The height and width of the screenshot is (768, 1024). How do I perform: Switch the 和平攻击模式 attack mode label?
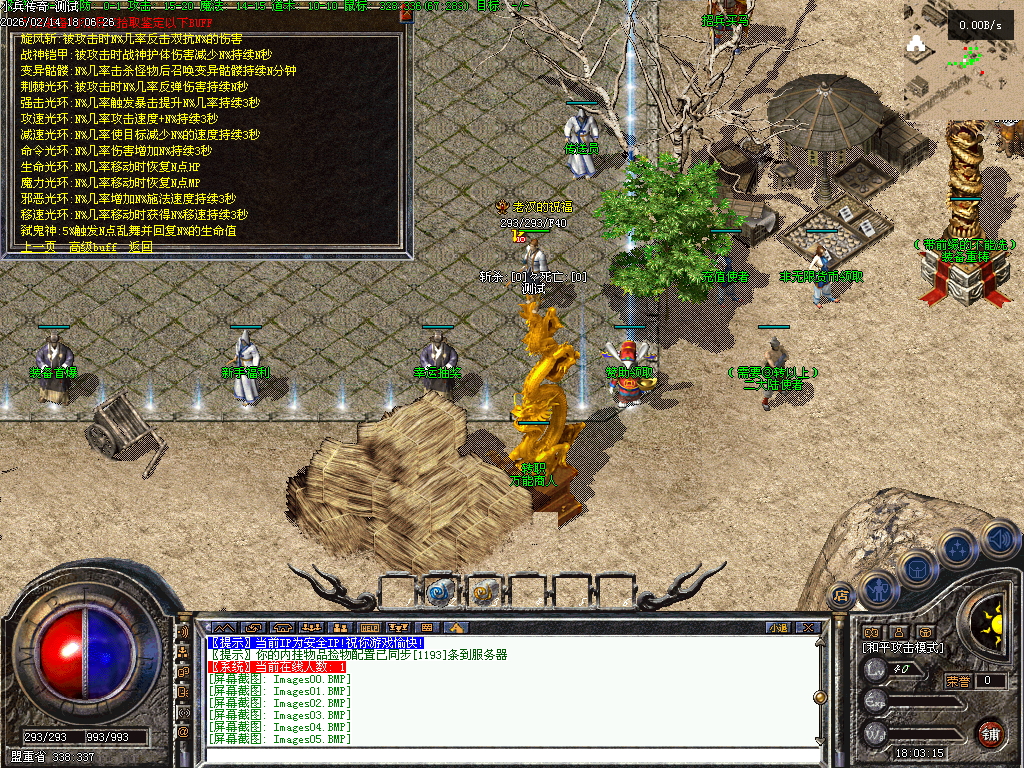[x=903, y=648]
